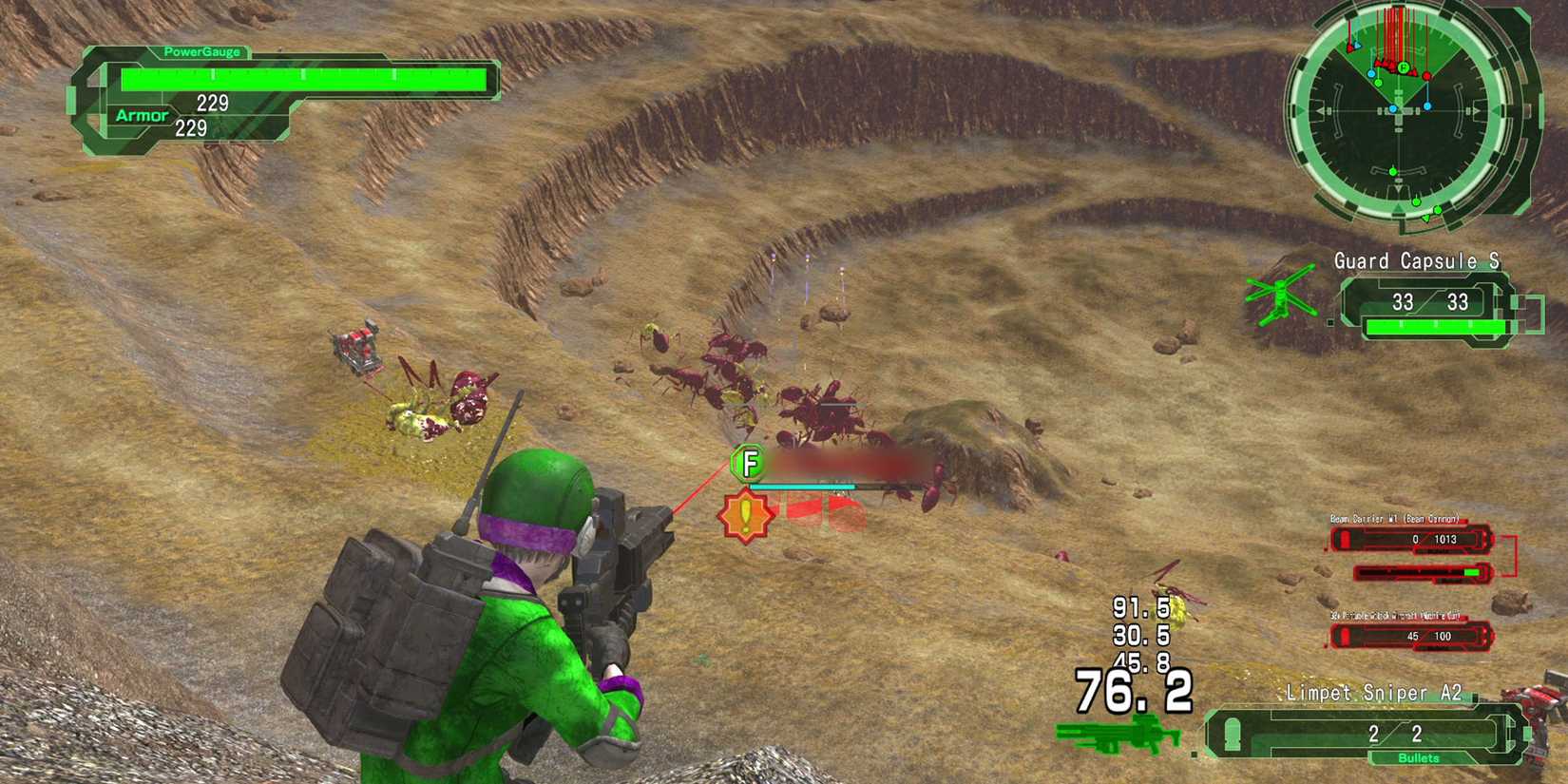1568x784 pixels.
Task: Click the Guard Capsule S drone icon
Action: pyautogui.click(x=1281, y=296)
